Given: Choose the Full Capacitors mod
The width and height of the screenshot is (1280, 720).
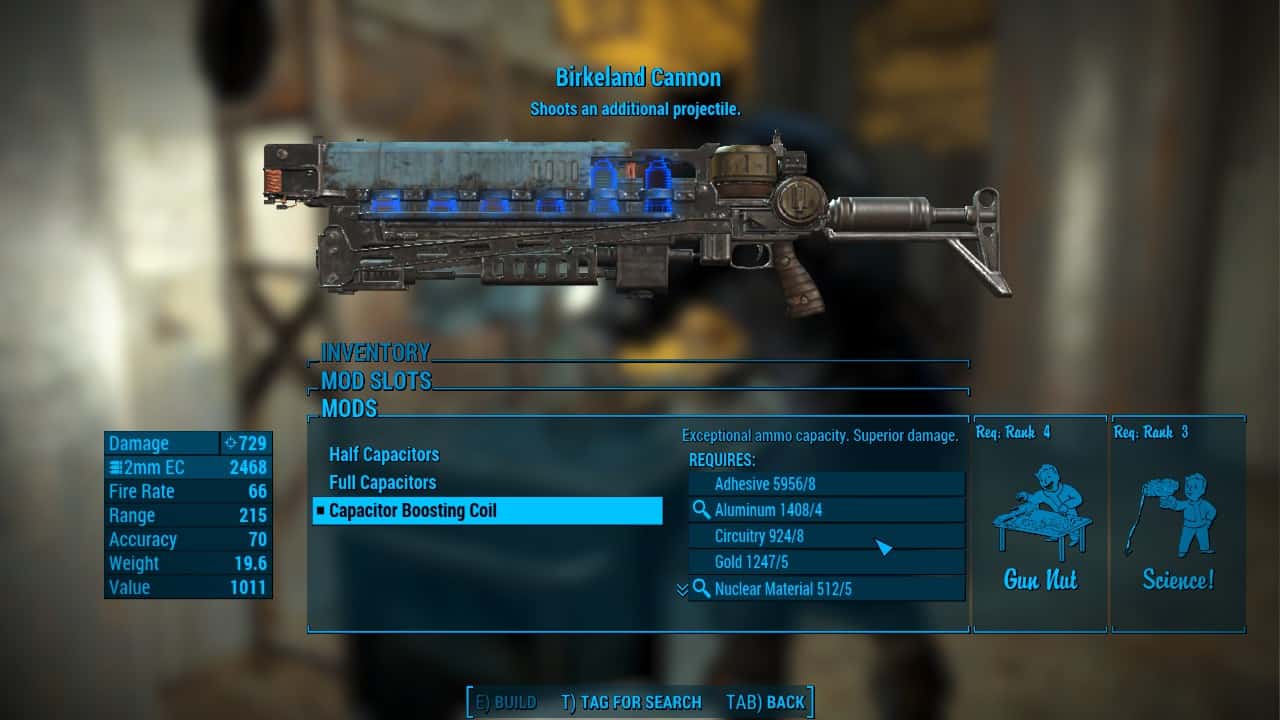Looking at the screenshot, I should point(383,483).
